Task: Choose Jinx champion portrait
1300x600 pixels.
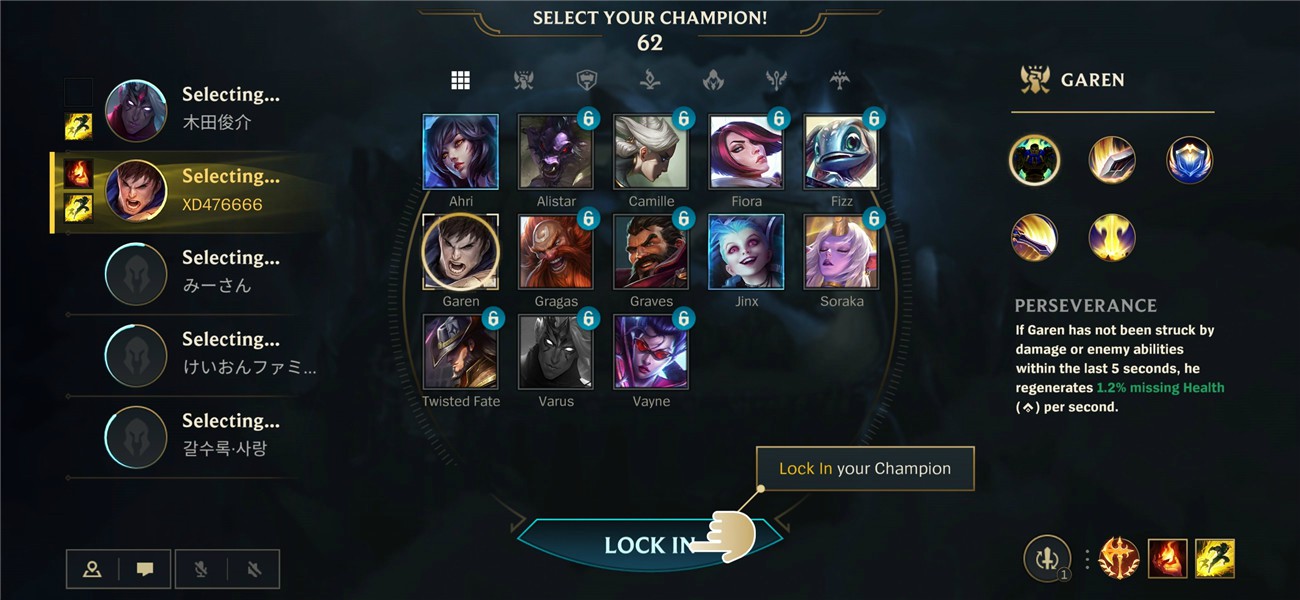Action: click(746, 252)
